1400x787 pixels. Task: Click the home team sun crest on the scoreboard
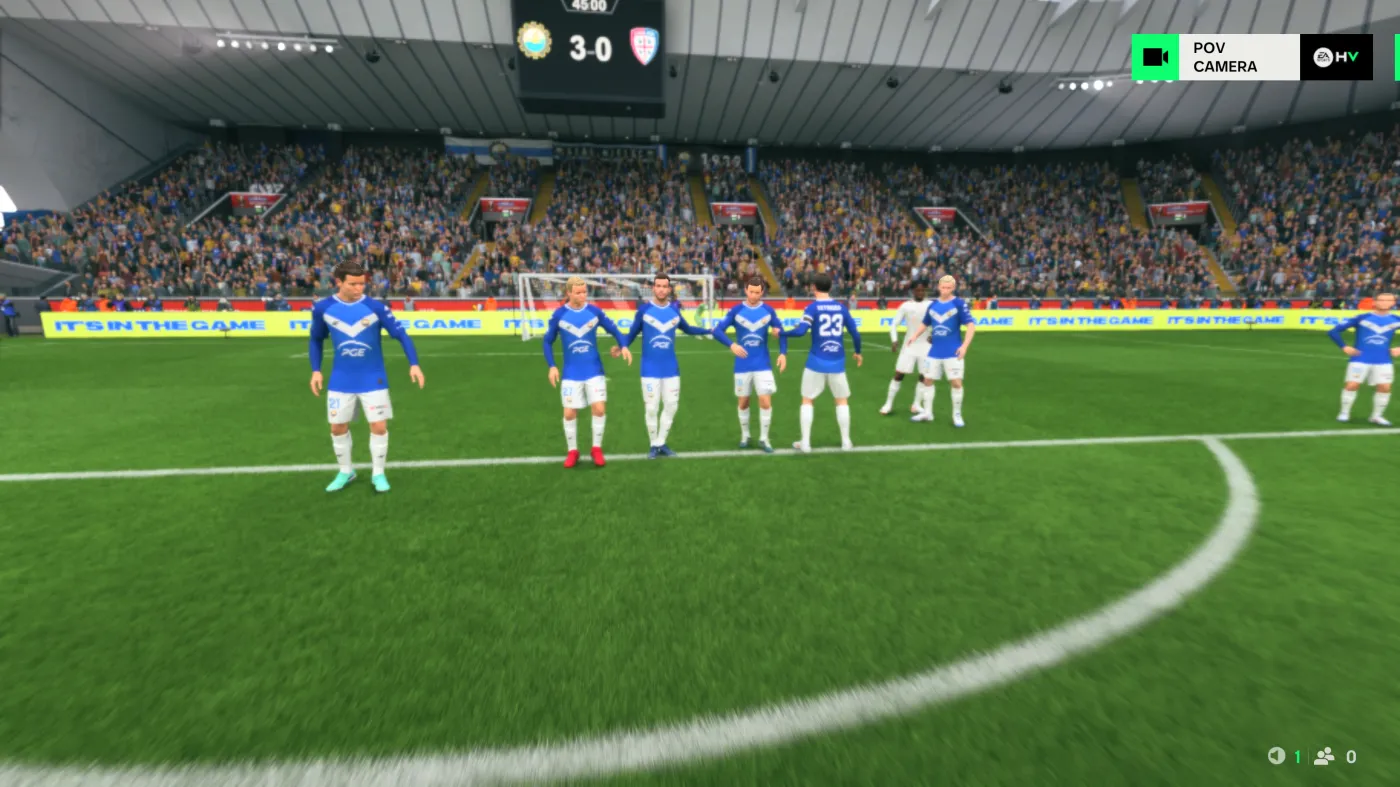[536, 39]
